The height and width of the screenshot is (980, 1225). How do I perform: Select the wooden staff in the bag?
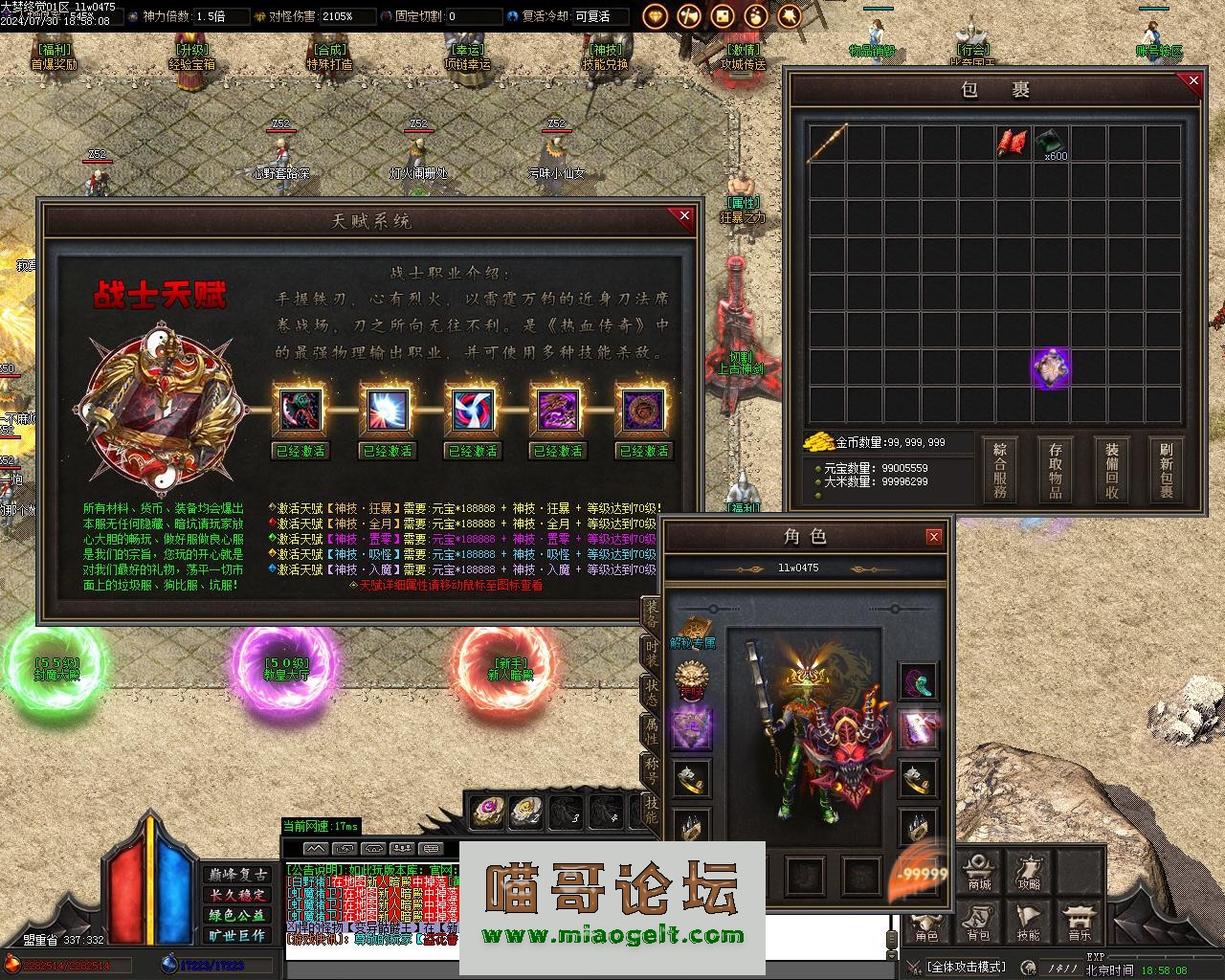(827, 143)
